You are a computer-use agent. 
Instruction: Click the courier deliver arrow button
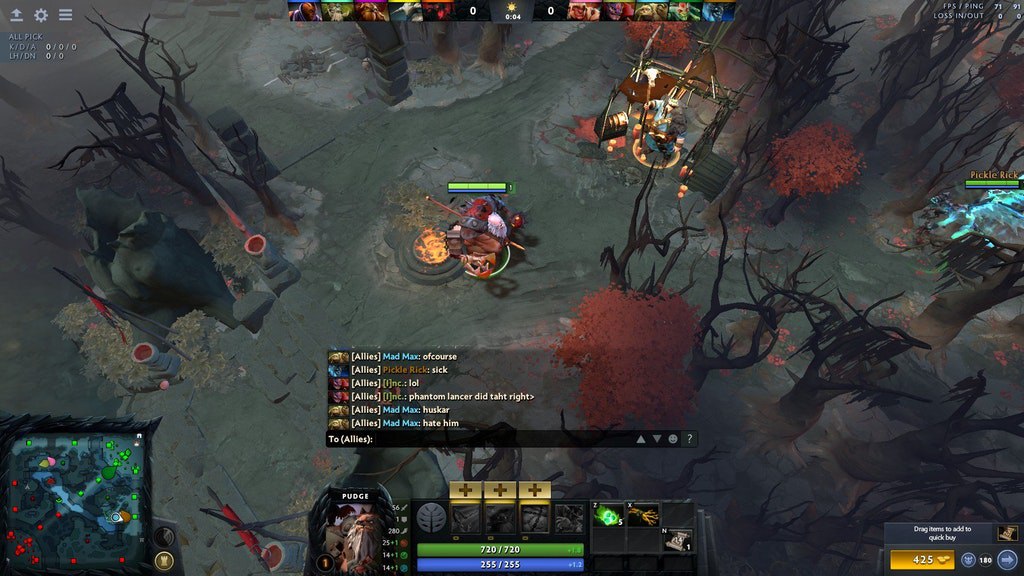pyautogui.click(x=1007, y=559)
